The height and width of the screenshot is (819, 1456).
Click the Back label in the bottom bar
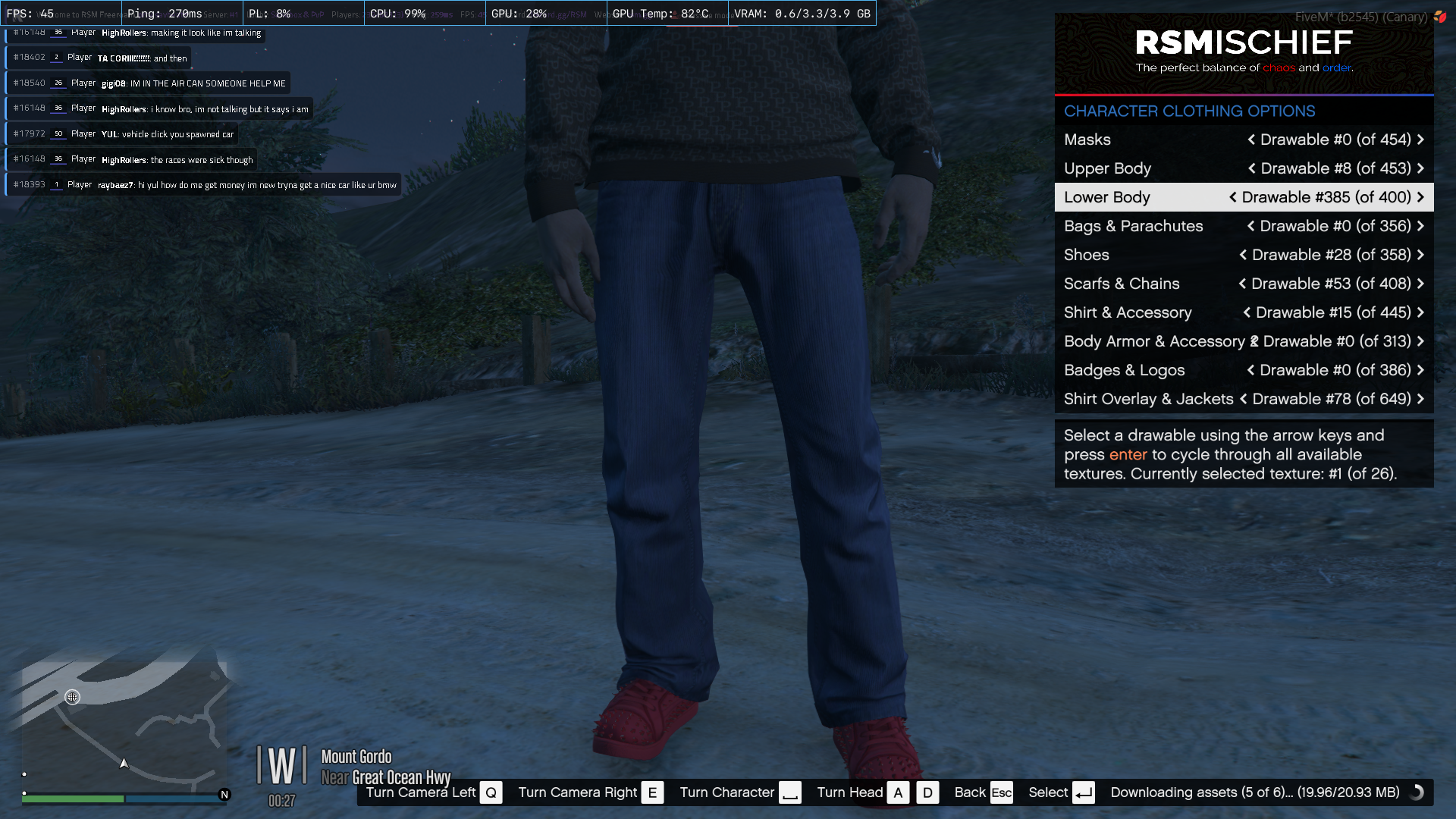tap(970, 792)
